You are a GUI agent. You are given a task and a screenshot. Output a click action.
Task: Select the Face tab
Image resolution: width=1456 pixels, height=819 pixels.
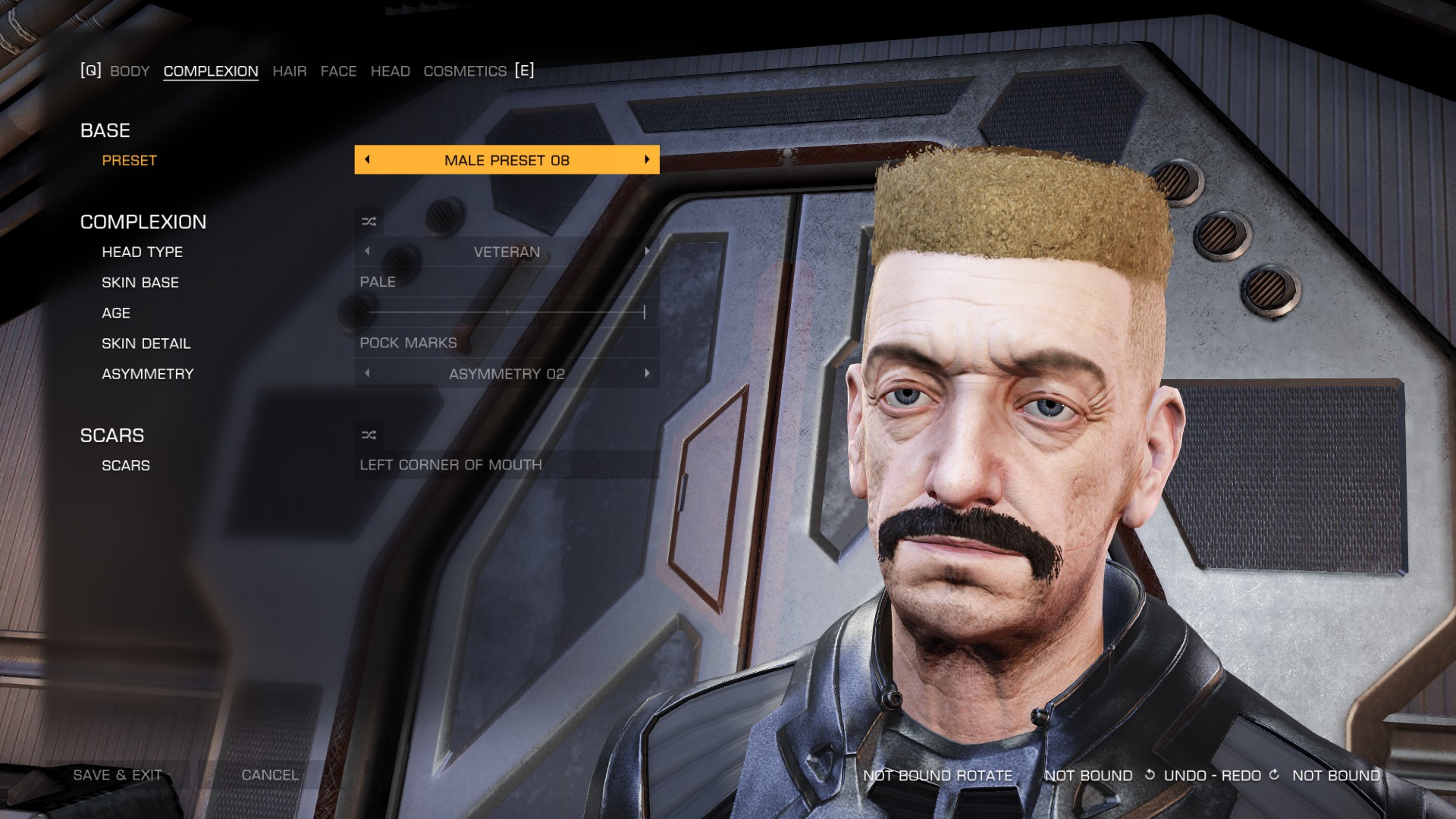pos(338,71)
